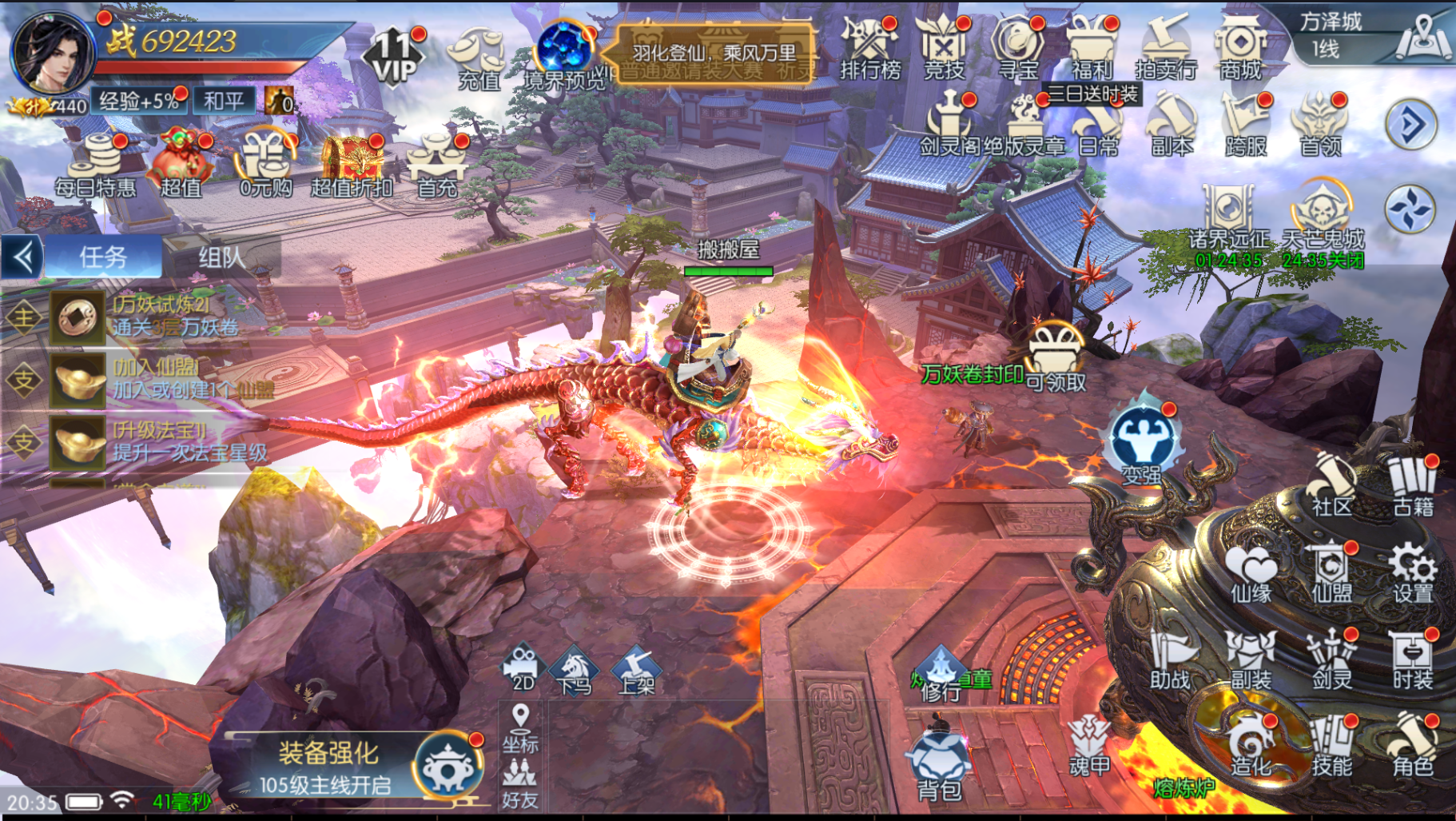The width and height of the screenshot is (1456, 821).
Task: Dismount using the 下马 button
Action: tap(575, 670)
